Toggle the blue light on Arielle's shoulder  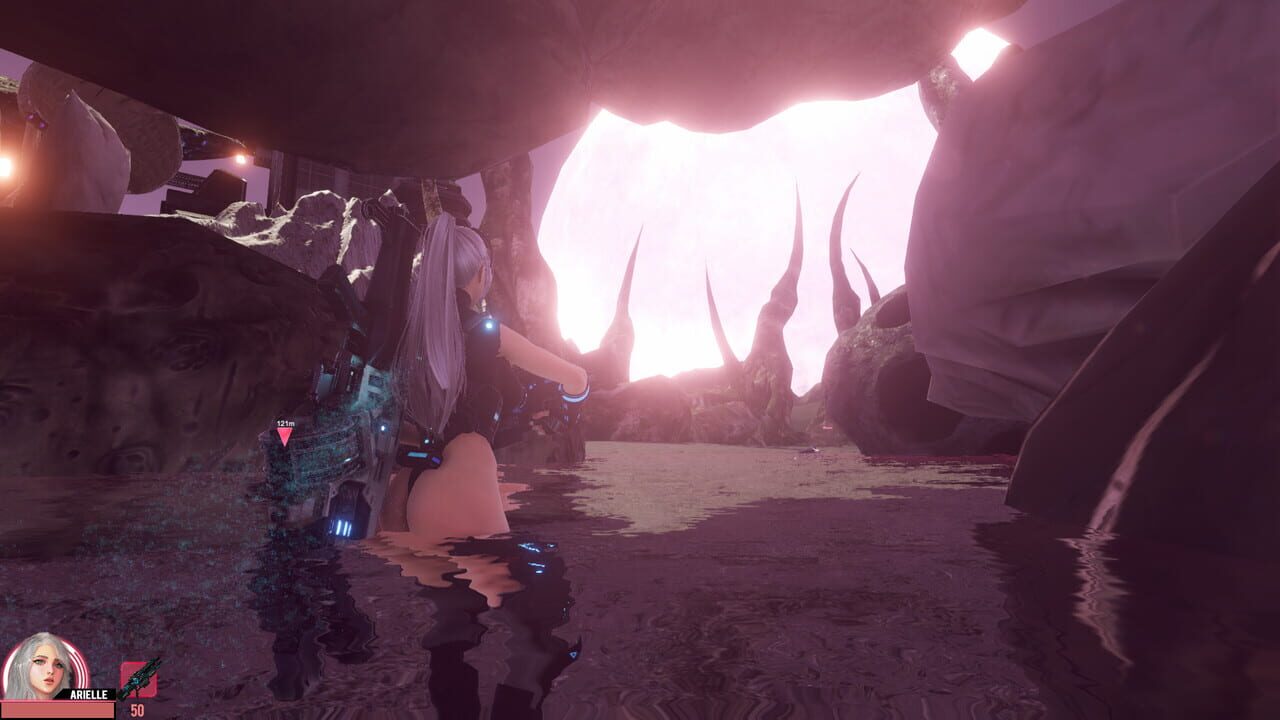pos(487,326)
